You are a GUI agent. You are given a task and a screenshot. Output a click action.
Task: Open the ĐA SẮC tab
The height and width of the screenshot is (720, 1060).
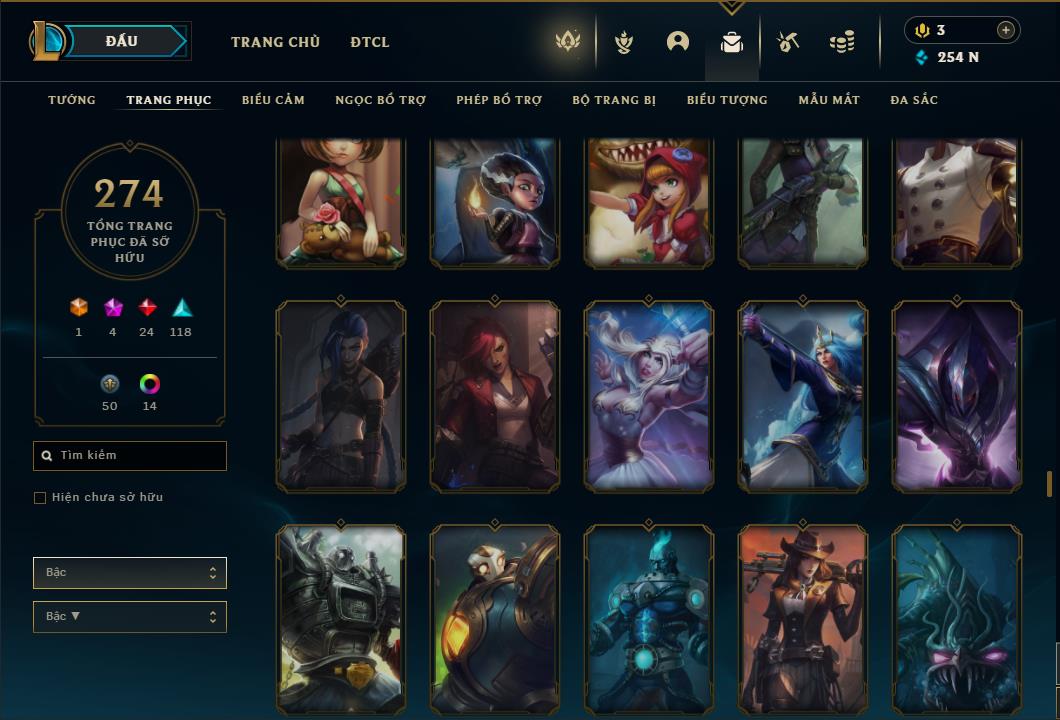914,100
